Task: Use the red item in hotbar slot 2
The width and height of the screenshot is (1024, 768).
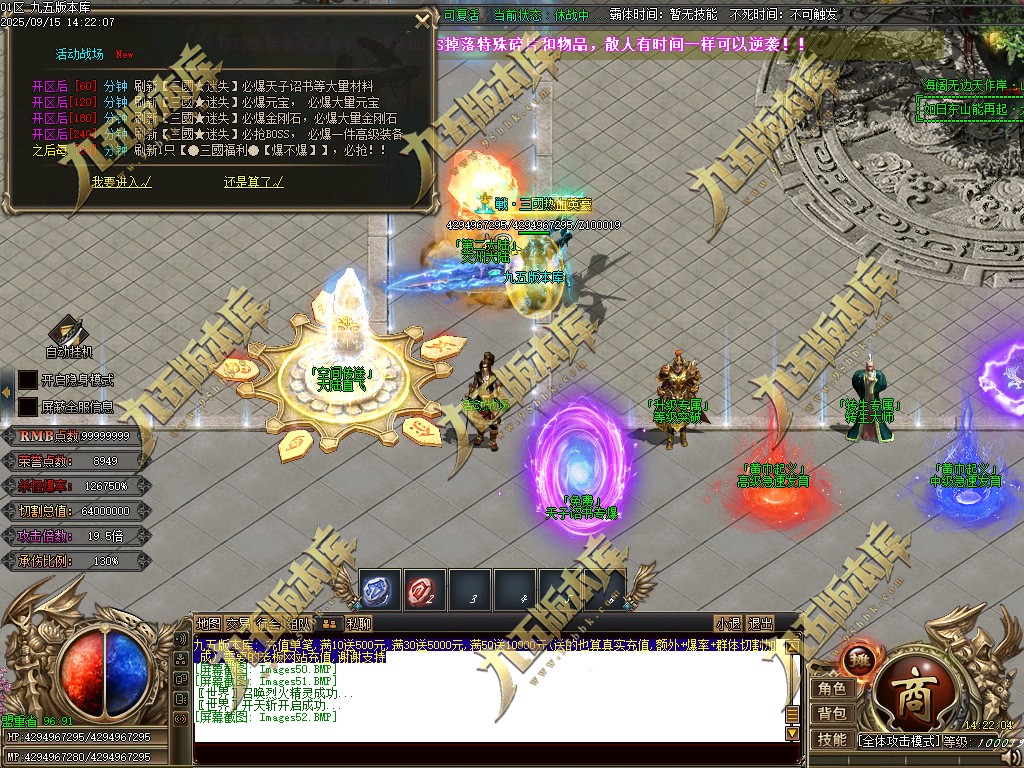Action: click(425, 589)
